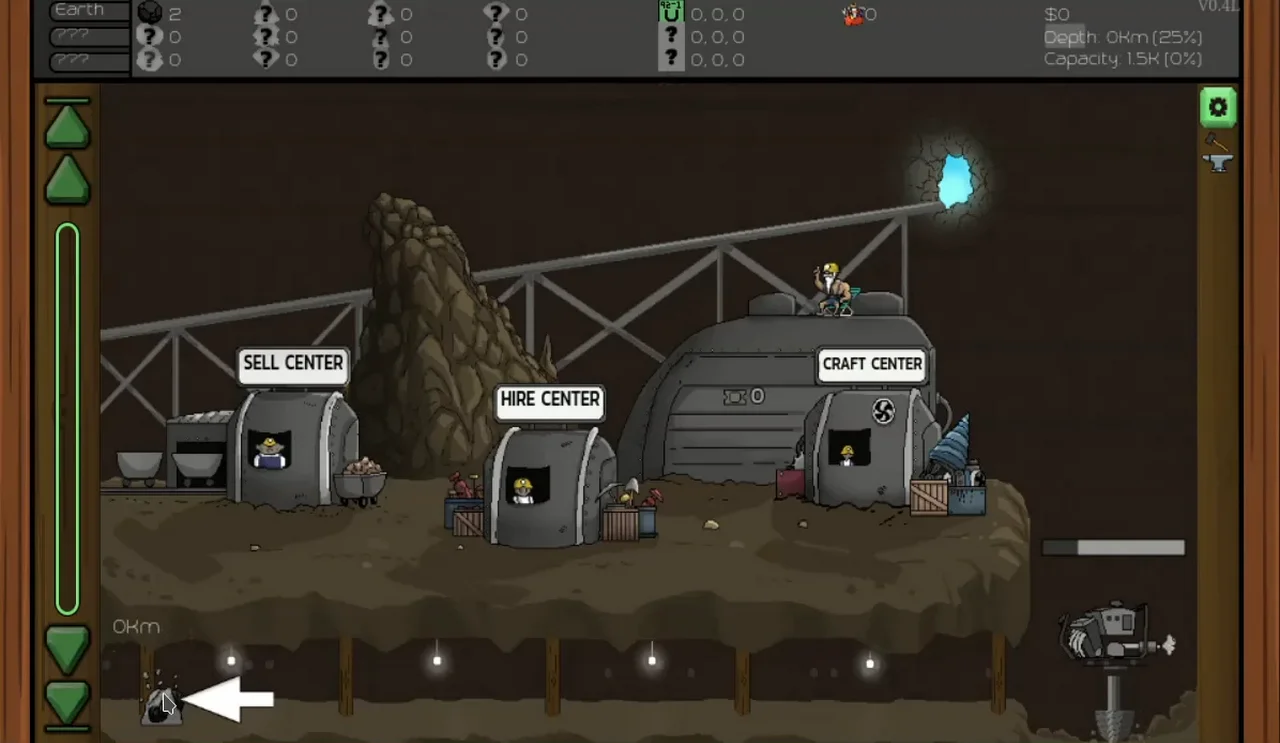Jump to top with the barred up arrow

(x=67, y=125)
